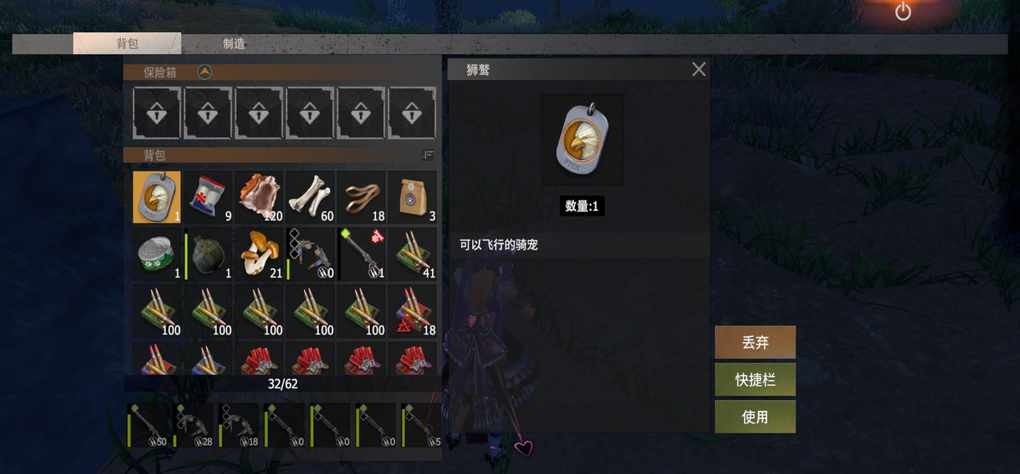
Task: Choose the animal hide stack of 120
Action: 259,197
